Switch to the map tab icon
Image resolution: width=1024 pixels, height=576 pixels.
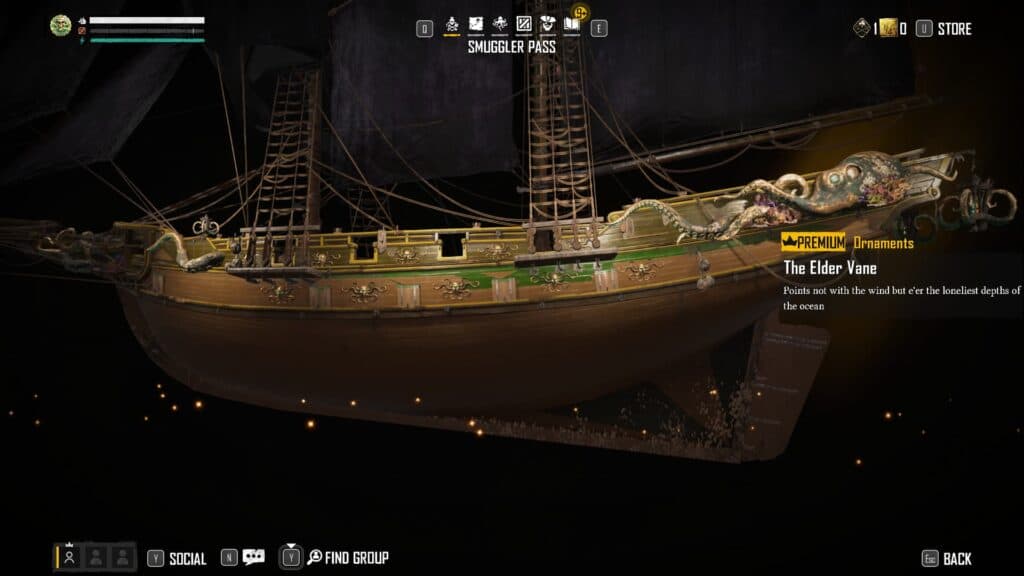coord(476,24)
